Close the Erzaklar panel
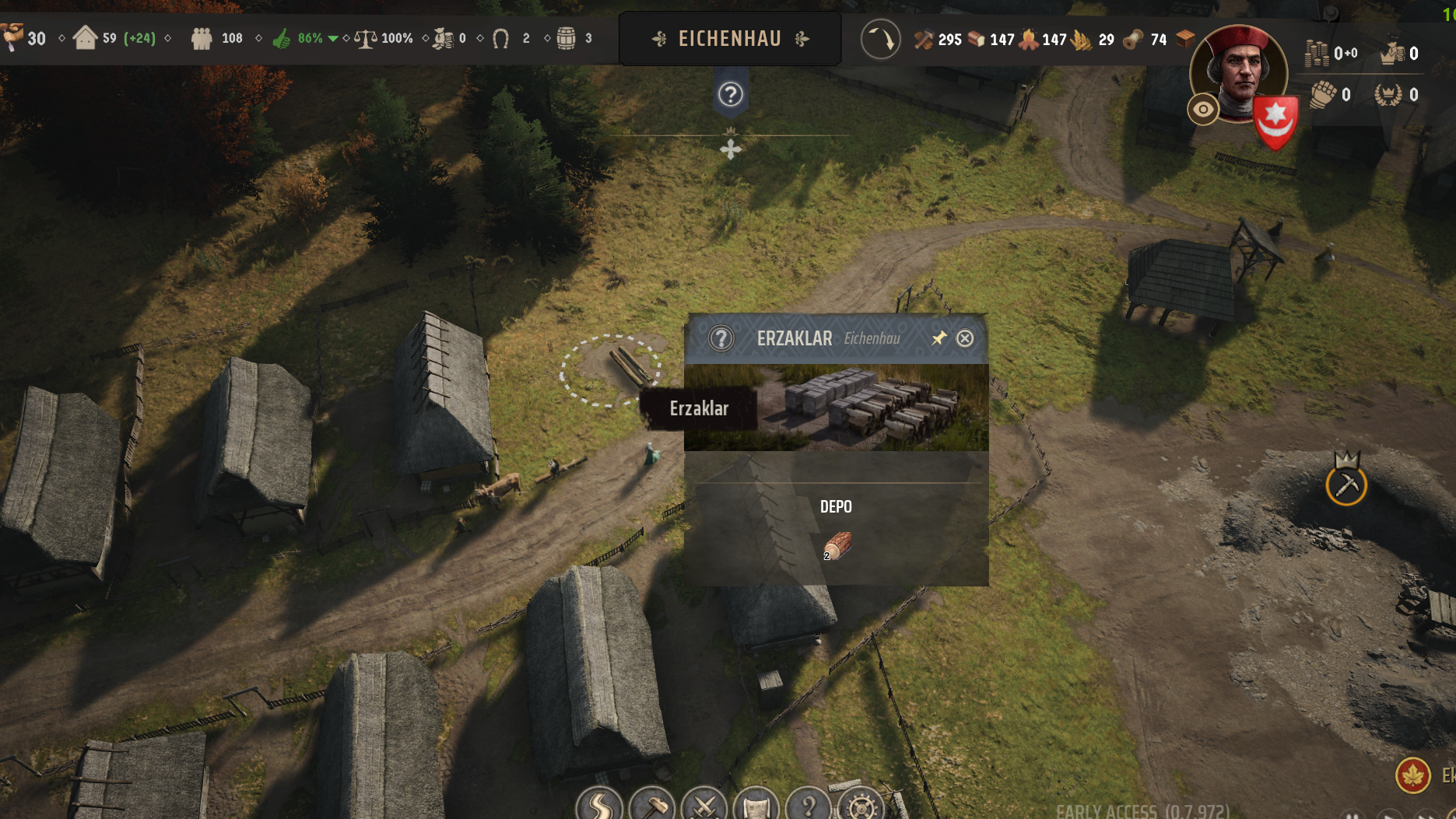The height and width of the screenshot is (819, 1456). coord(965,338)
